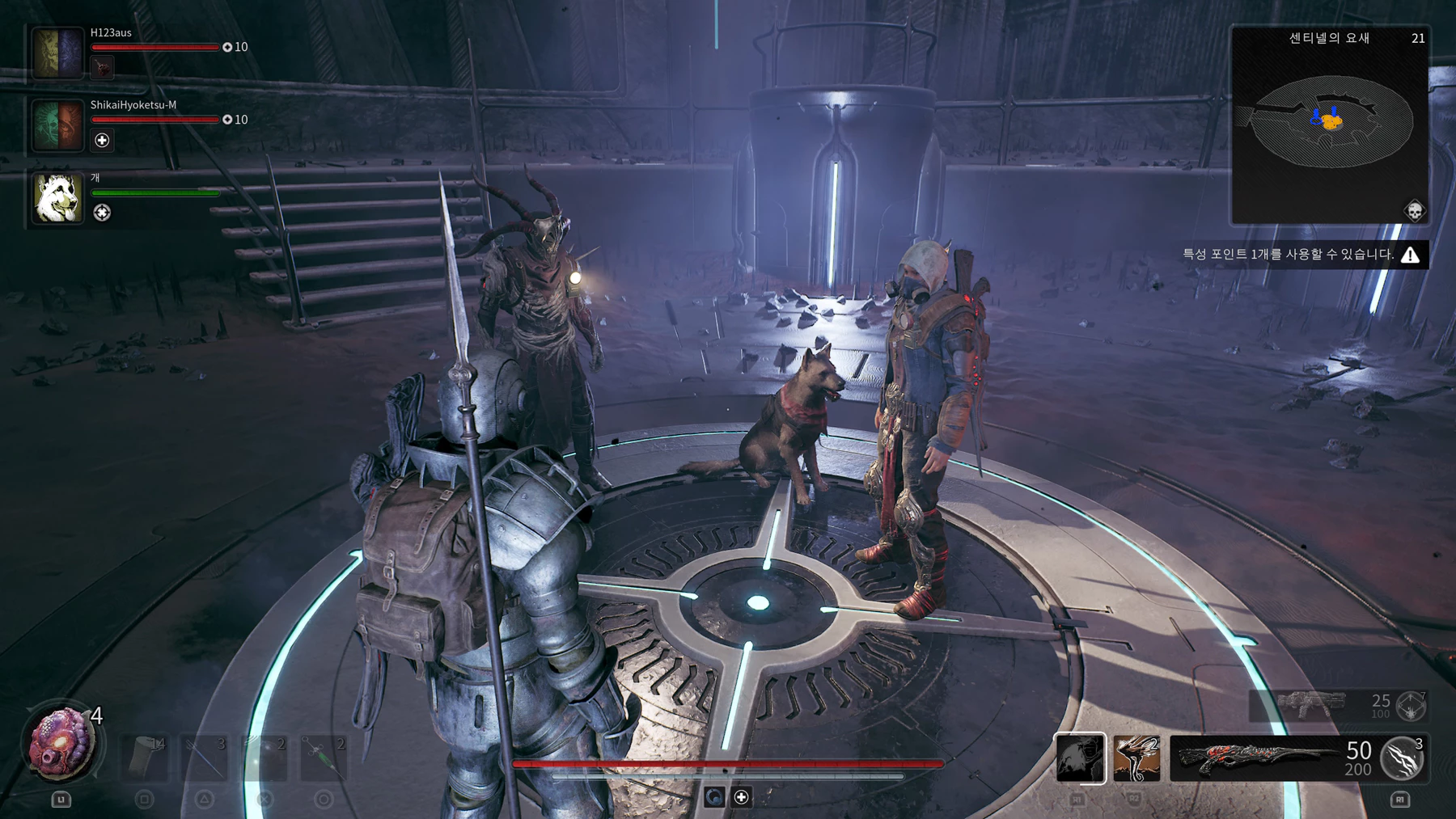Use the purple relic heart
Screen dimensions: 1456x819
tap(61, 743)
